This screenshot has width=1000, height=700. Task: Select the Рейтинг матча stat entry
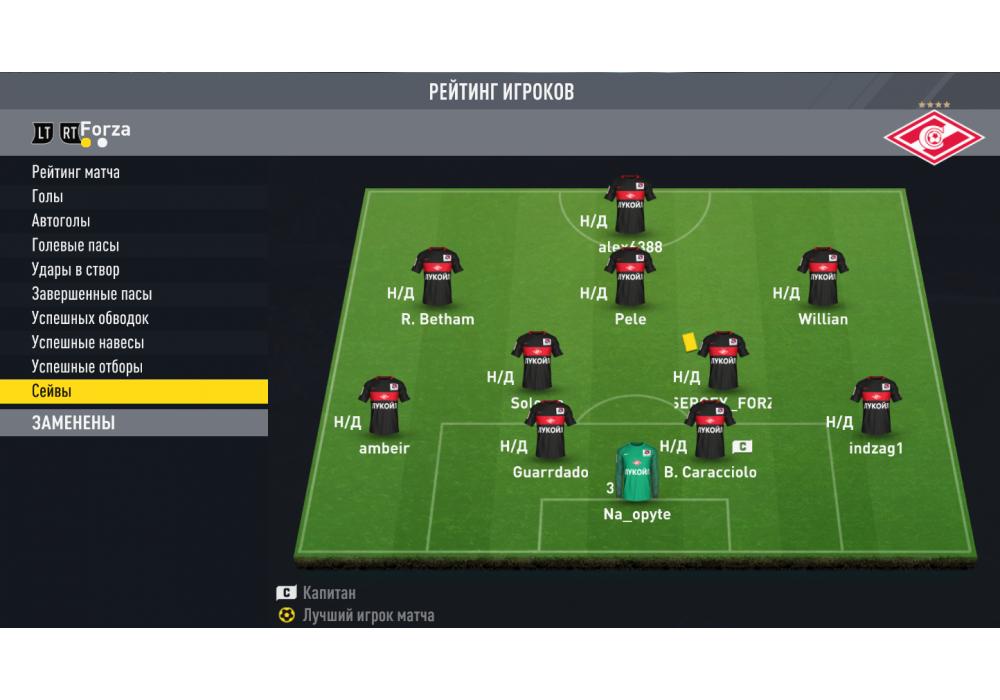pyautogui.click(x=76, y=172)
